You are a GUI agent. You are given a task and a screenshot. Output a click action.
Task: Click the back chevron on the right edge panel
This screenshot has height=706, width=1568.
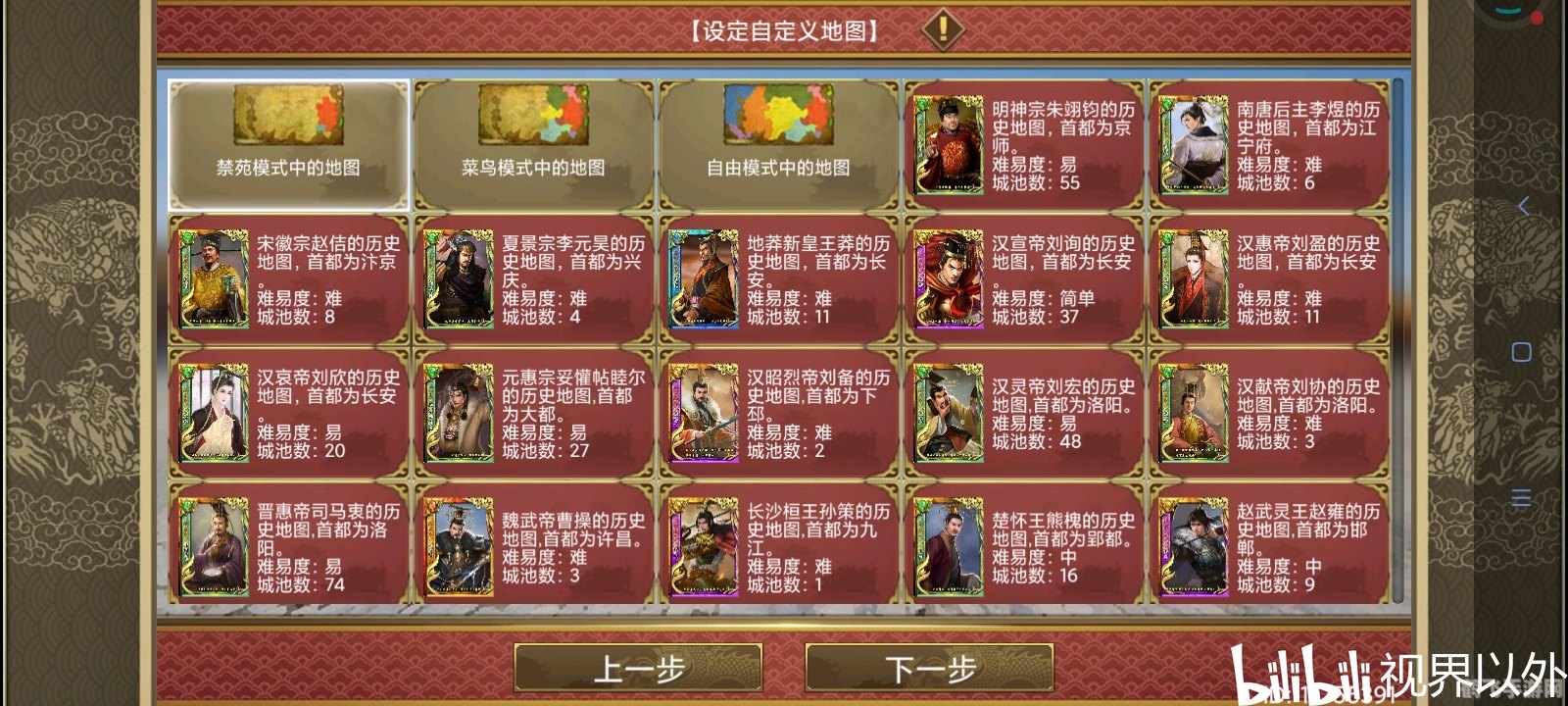[1522, 208]
